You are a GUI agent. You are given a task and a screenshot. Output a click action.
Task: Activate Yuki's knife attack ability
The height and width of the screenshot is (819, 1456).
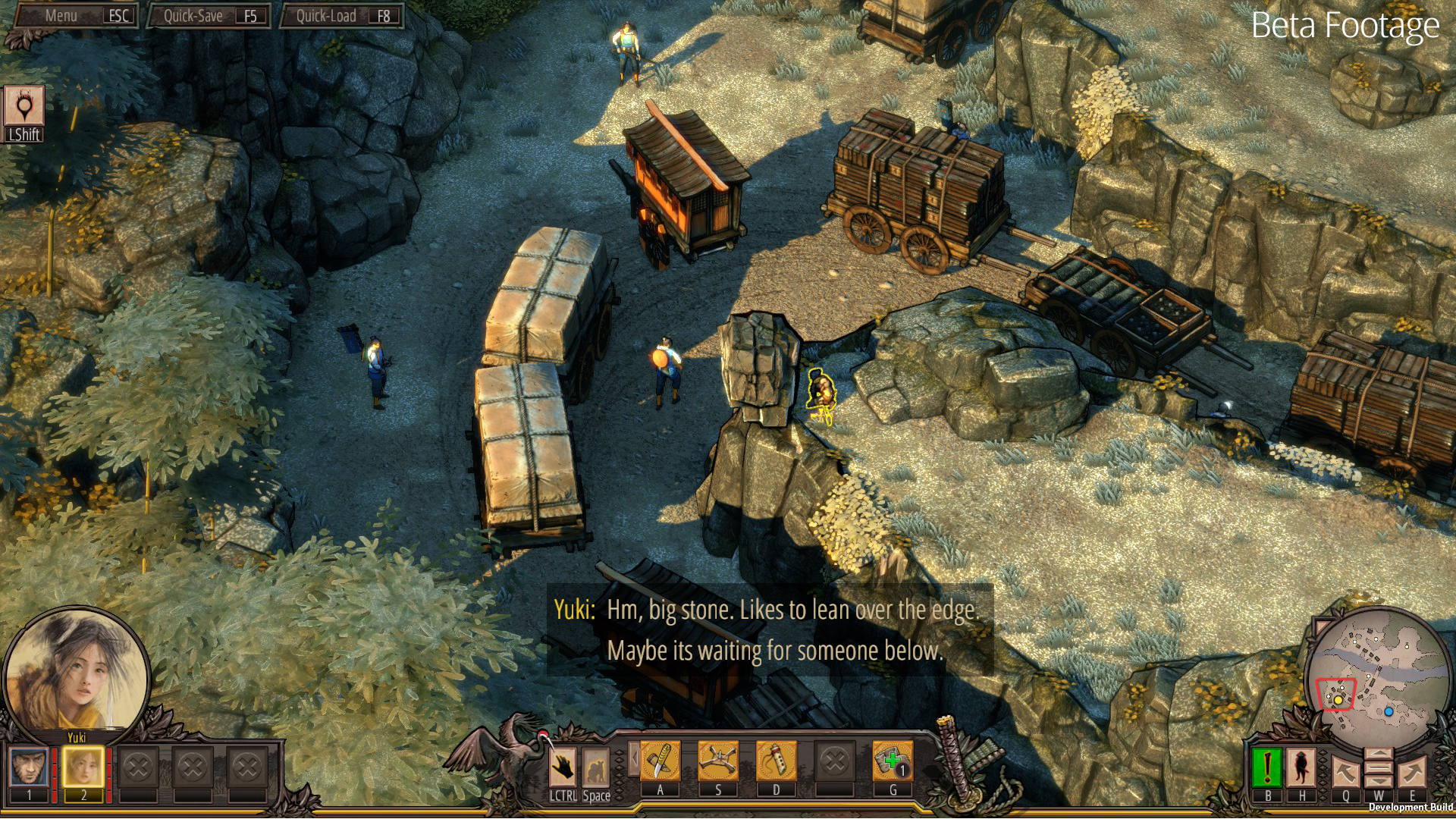coord(660,761)
